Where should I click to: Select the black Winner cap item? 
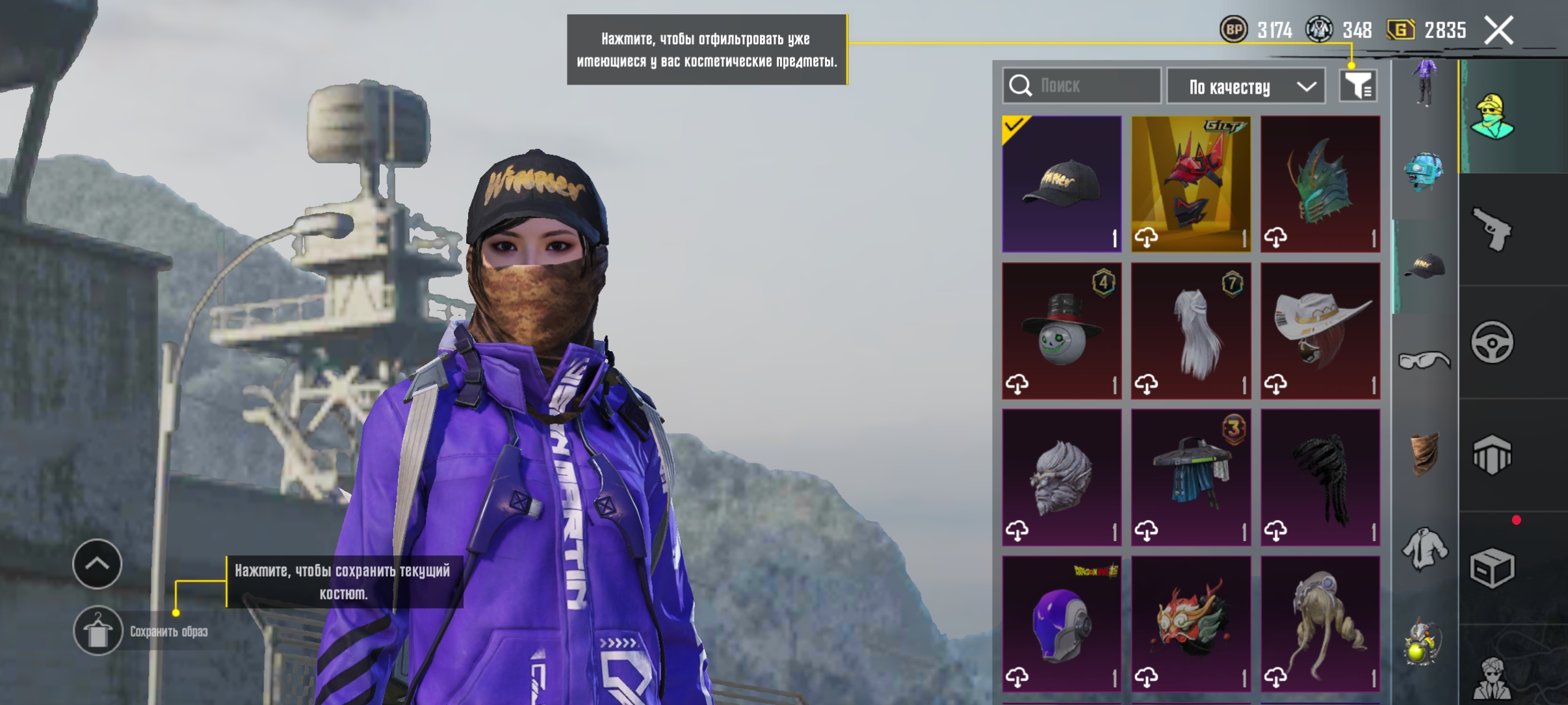click(1062, 184)
